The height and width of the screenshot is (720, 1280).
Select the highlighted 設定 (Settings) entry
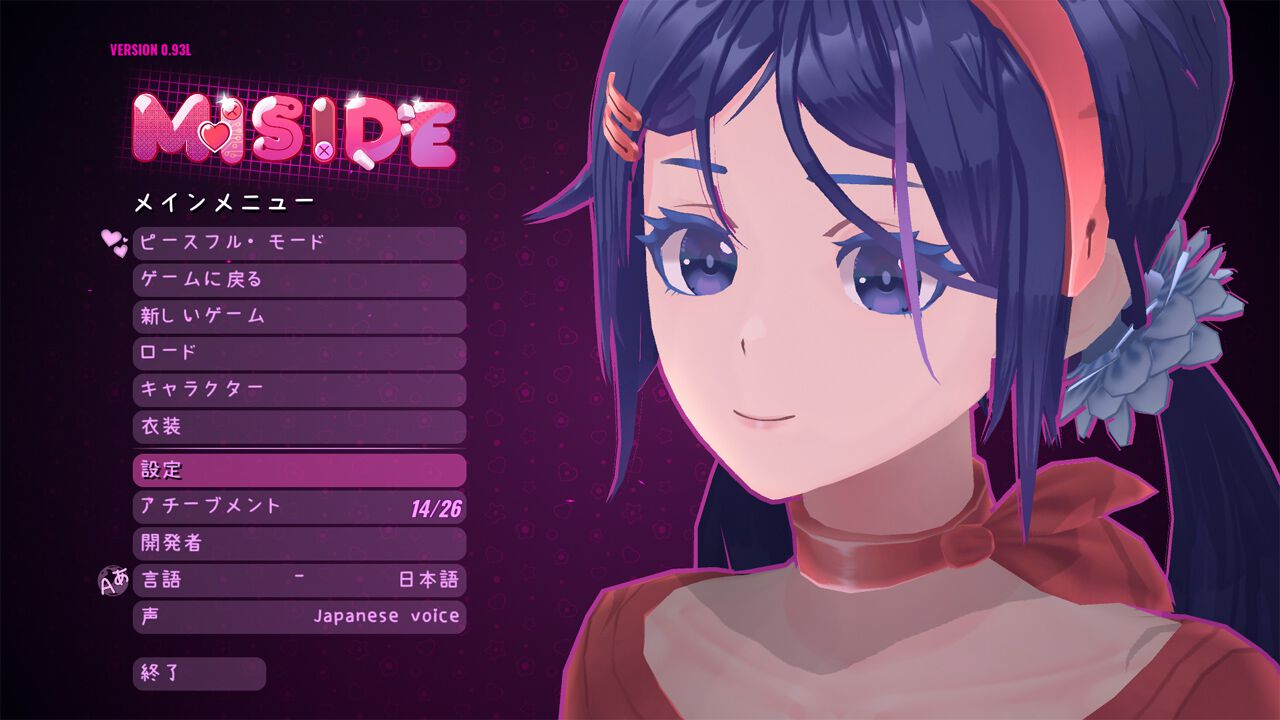300,468
